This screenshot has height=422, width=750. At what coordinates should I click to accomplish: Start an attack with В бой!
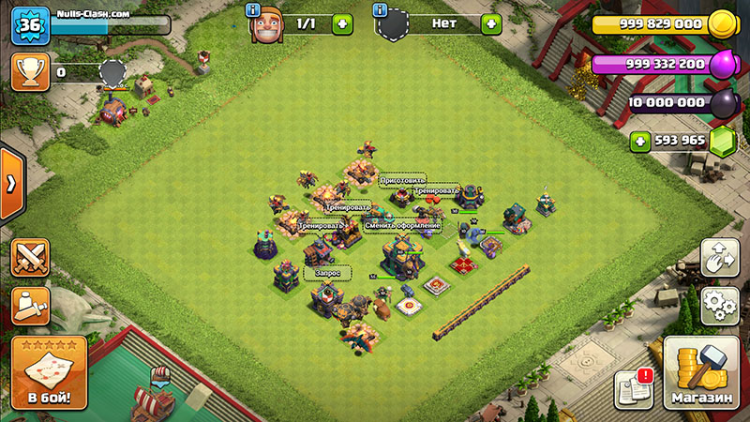49,373
